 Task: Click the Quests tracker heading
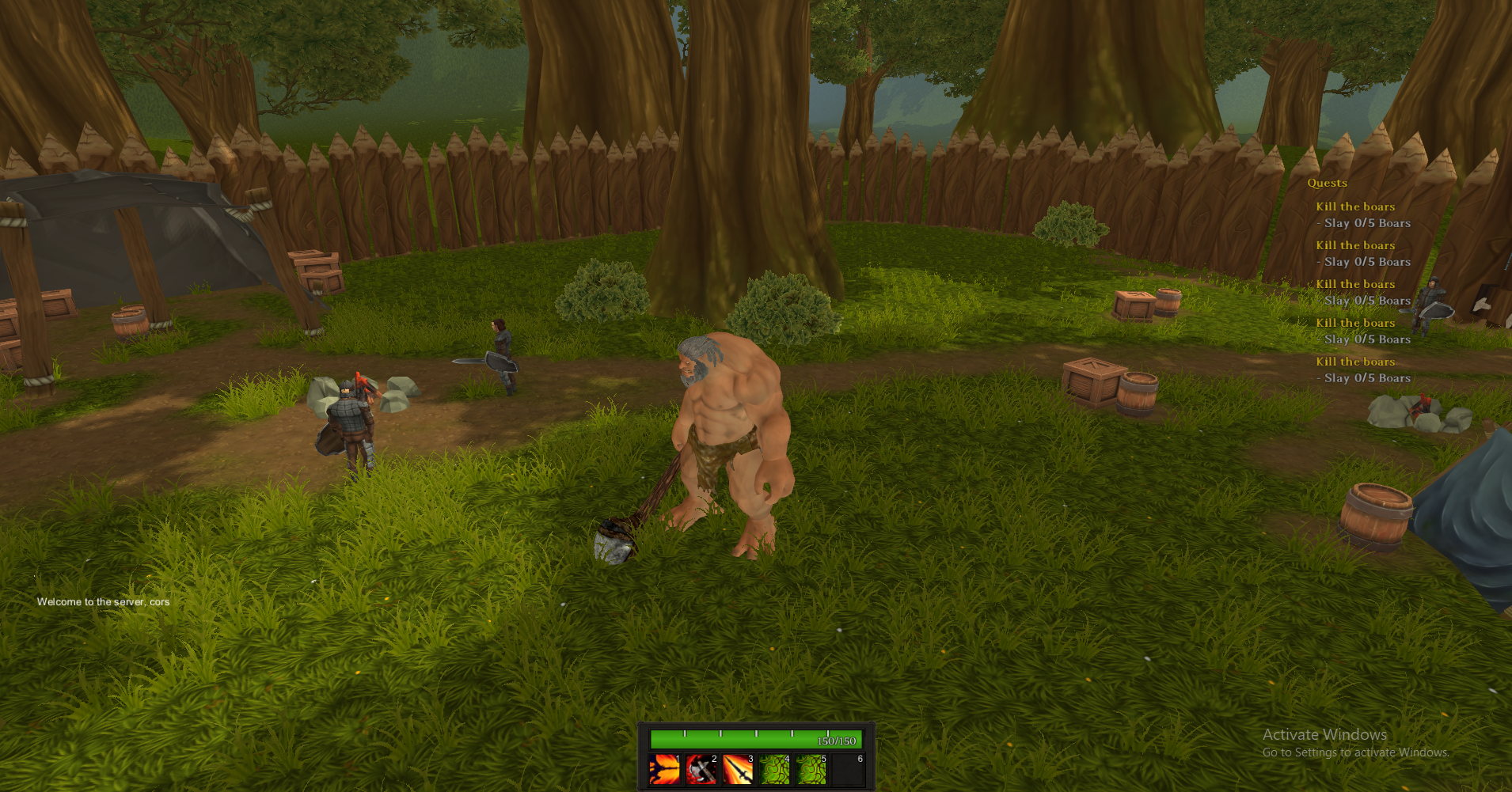1327,183
